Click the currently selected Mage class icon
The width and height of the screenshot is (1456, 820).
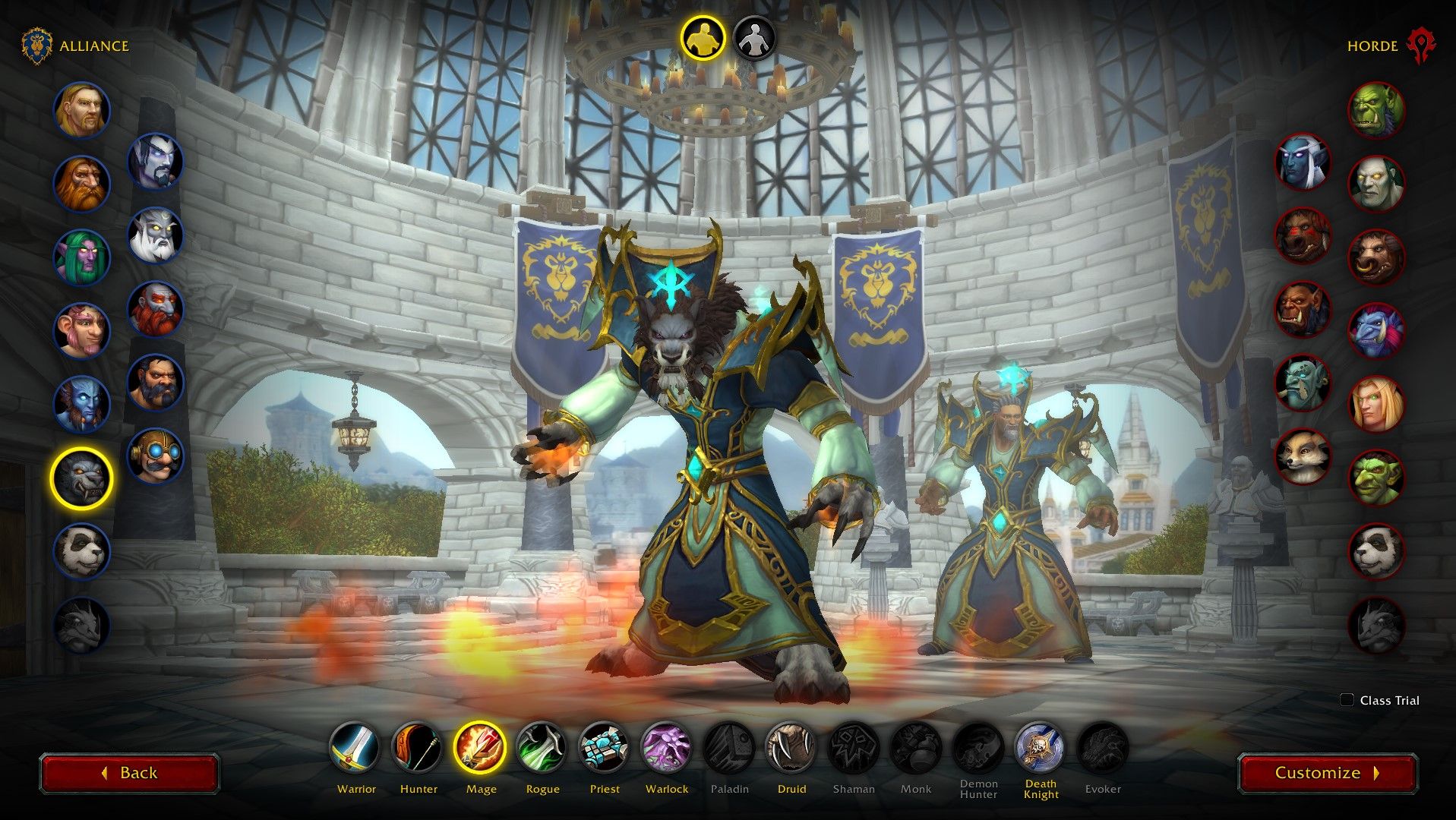[481, 748]
